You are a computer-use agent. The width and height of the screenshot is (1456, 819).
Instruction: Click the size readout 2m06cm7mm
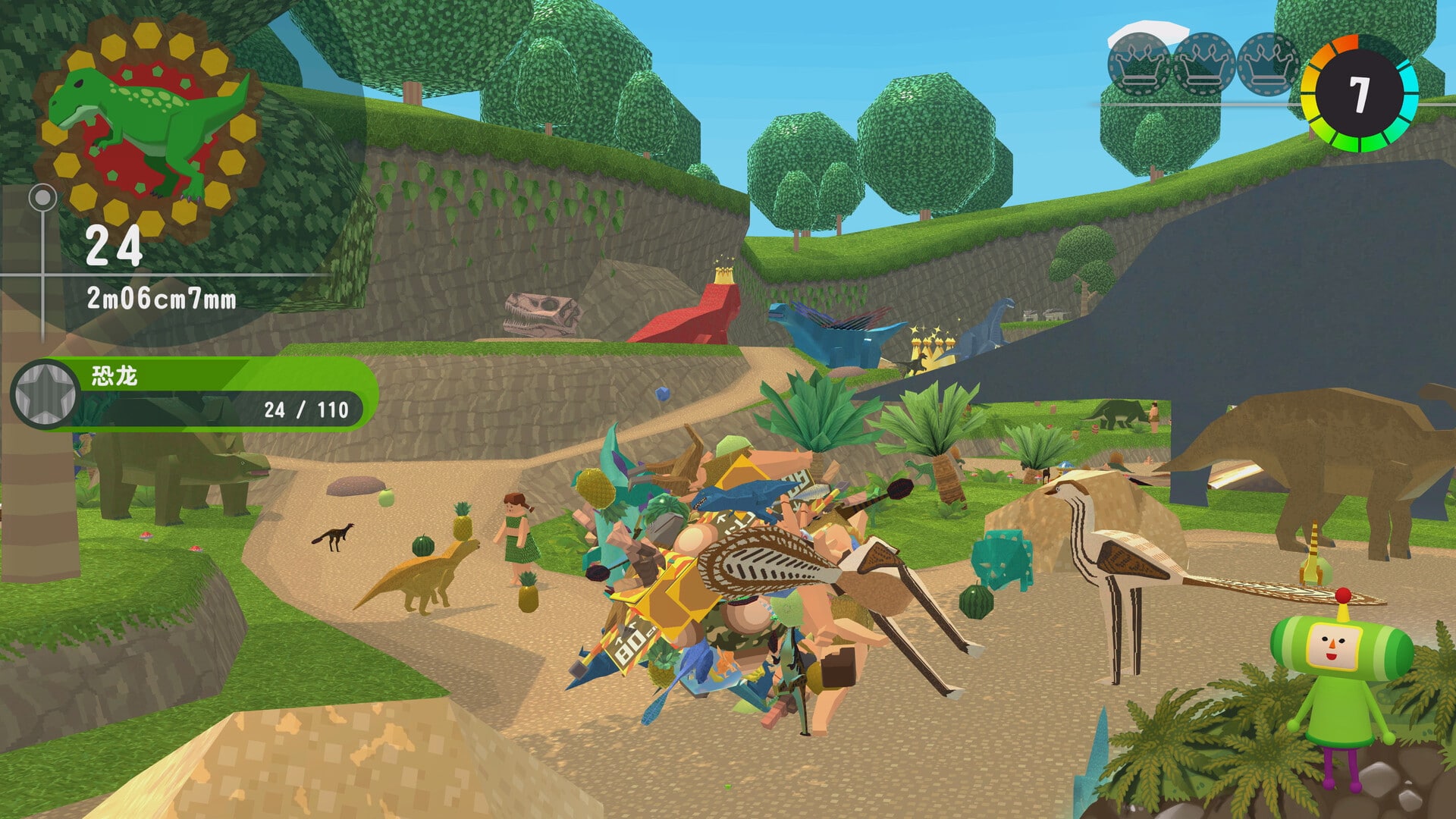163,300
